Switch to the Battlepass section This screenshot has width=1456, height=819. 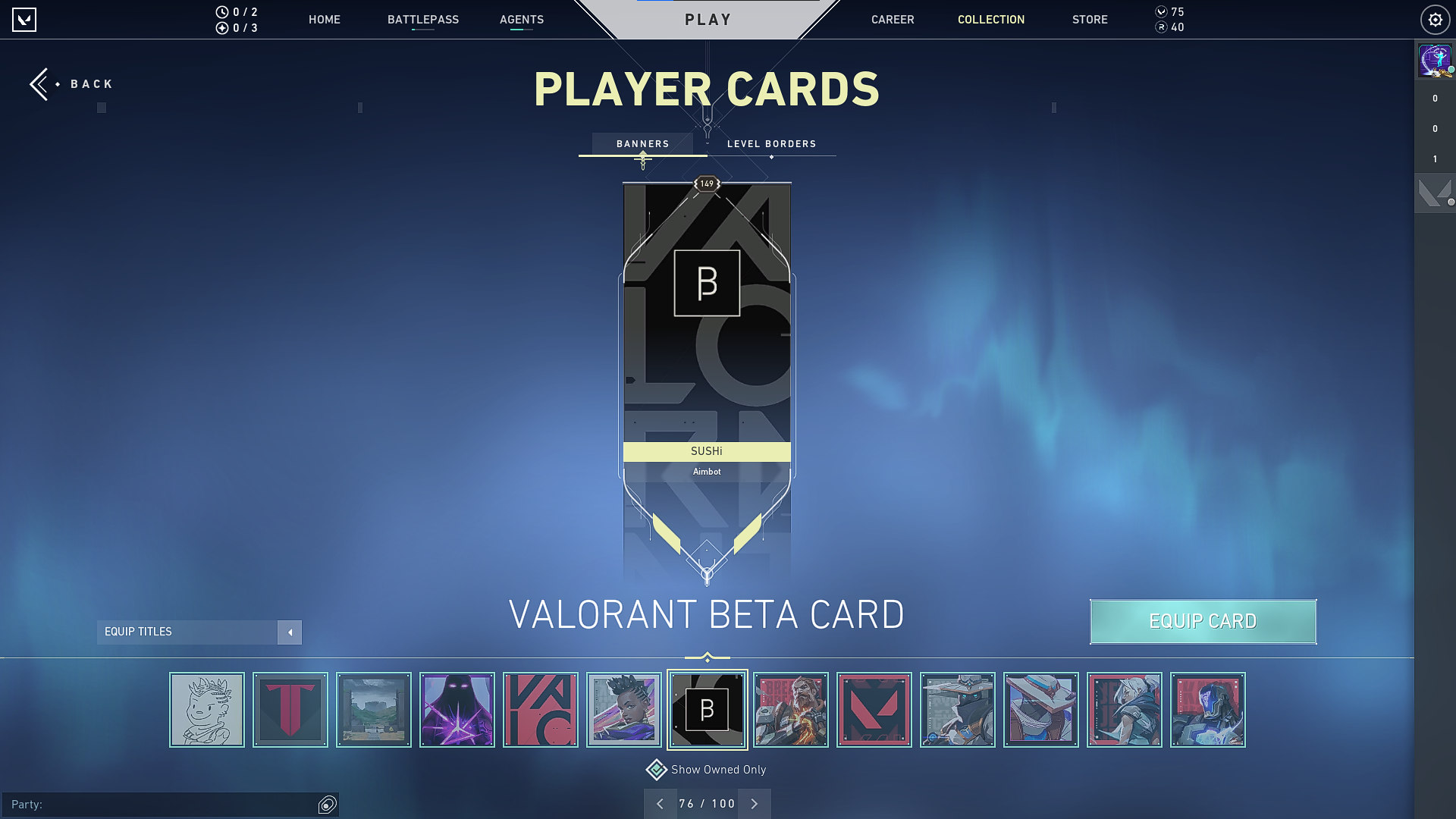(423, 19)
